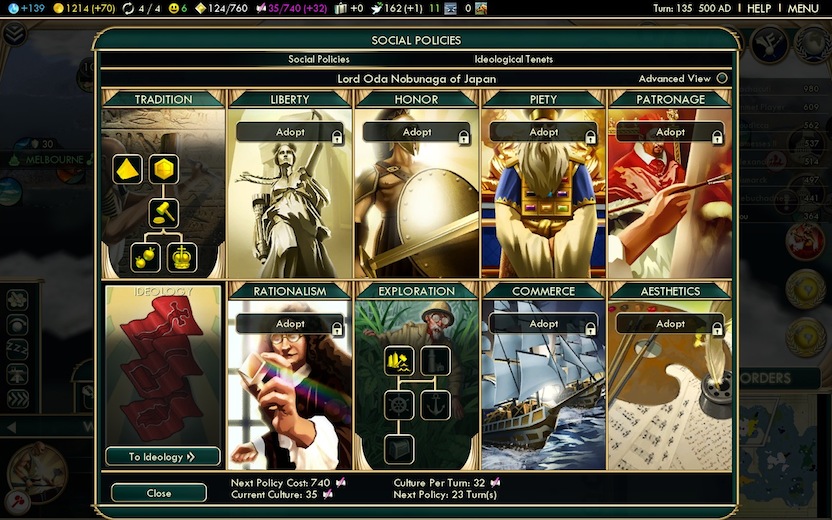Image resolution: width=832 pixels, height=520 pixels.
Task: Adopt the Honor policy tree
Action: (x=417, y=132)
